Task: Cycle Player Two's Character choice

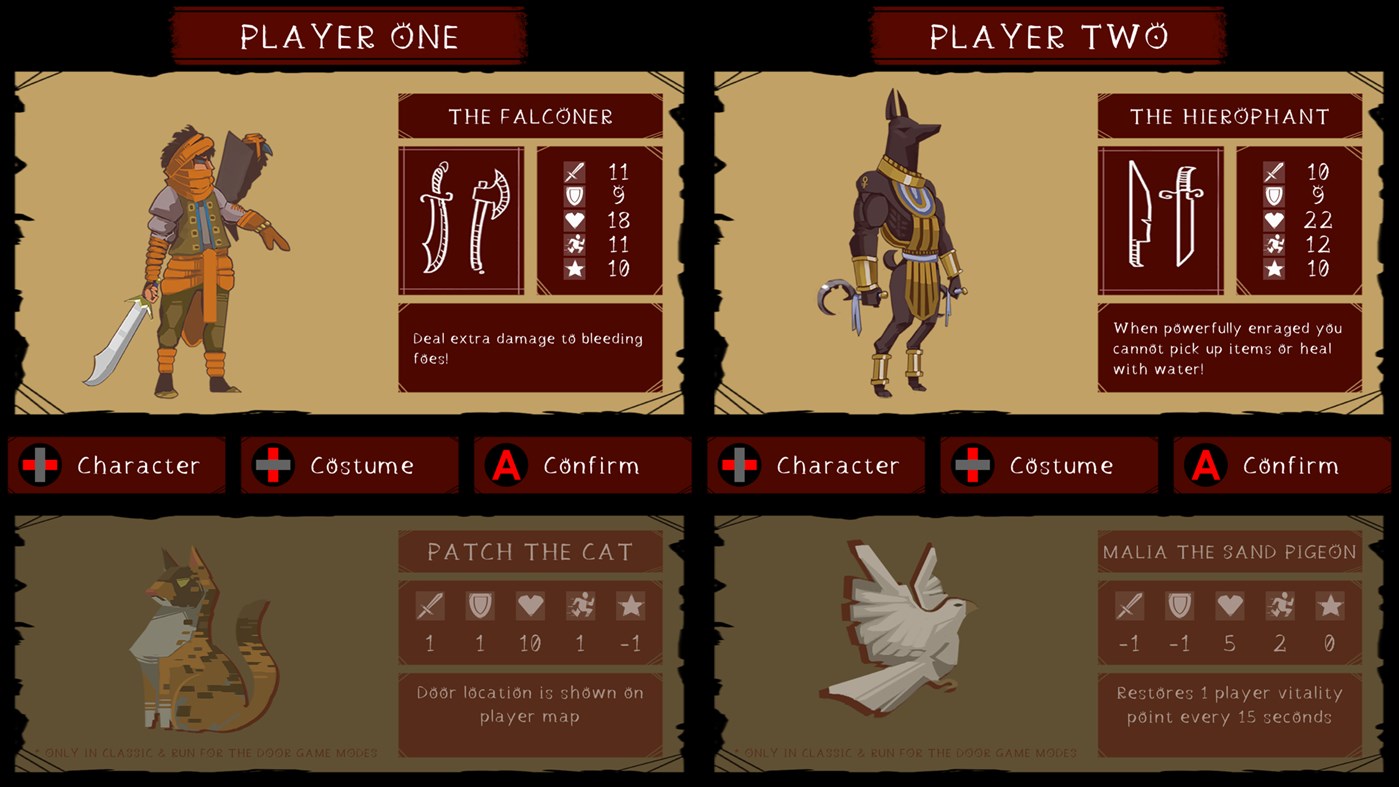Action: (x=815, y=465)
